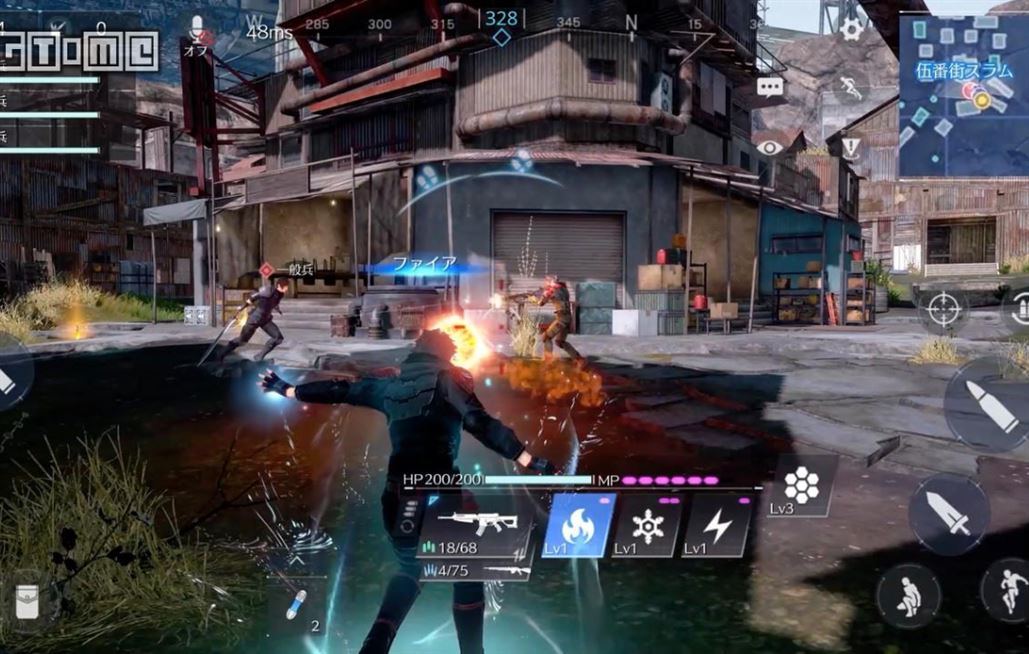This screenshot has height=654, width=1029.
Task: Use the blue capsule healing item
Action: 296,605
